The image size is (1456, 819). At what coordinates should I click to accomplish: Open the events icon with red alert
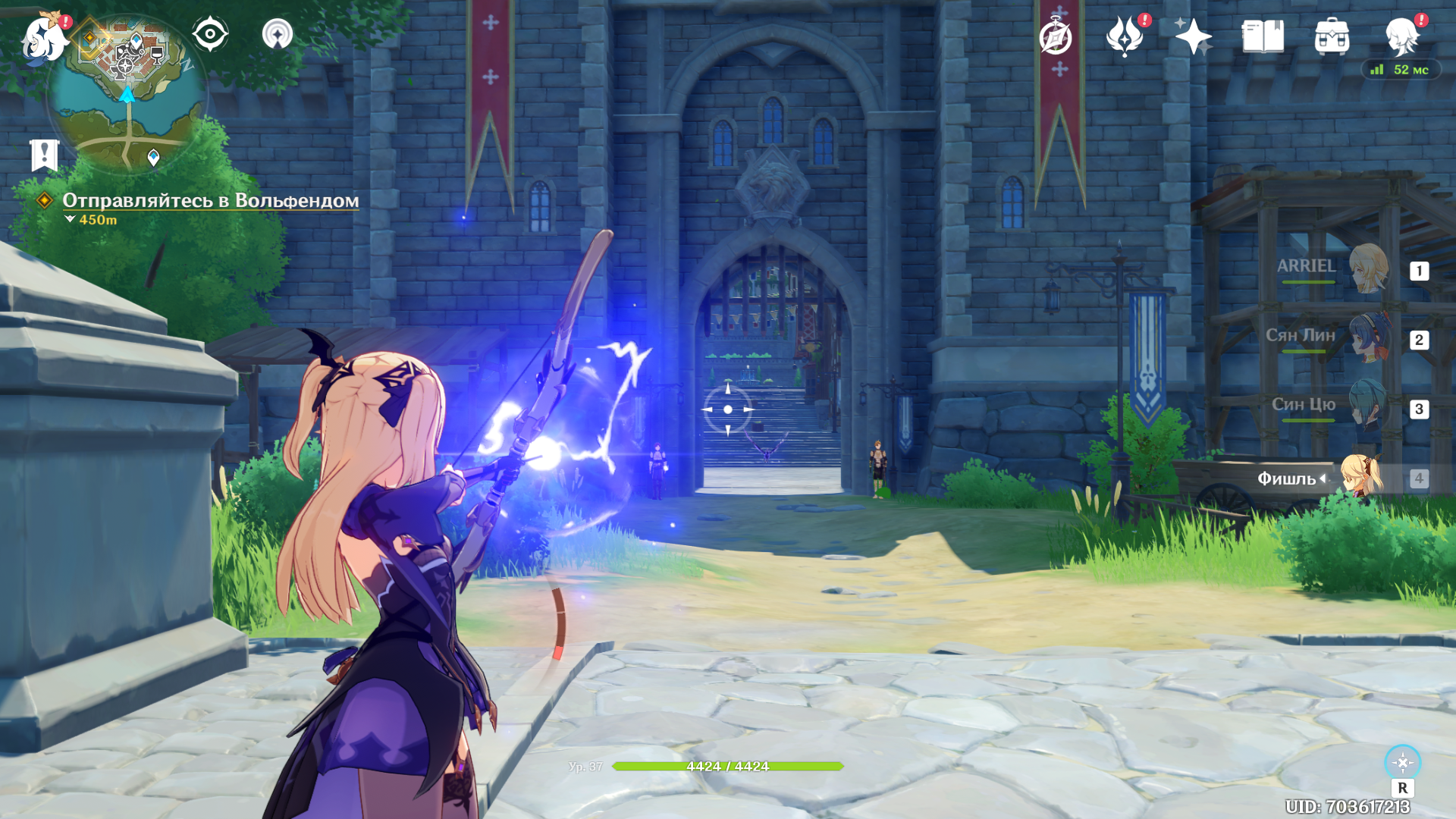coord(1125,36)
